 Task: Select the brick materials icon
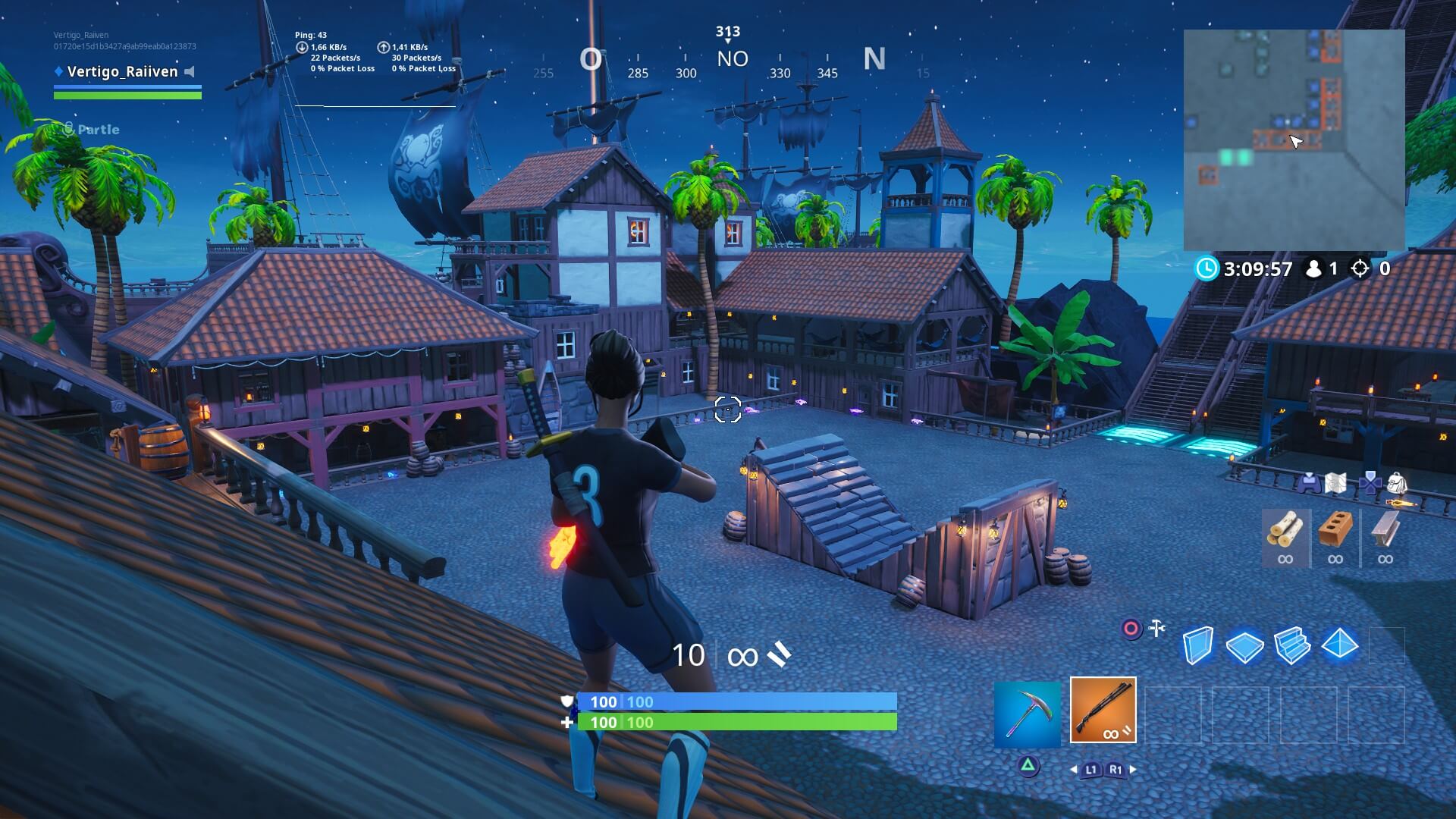1335,531
